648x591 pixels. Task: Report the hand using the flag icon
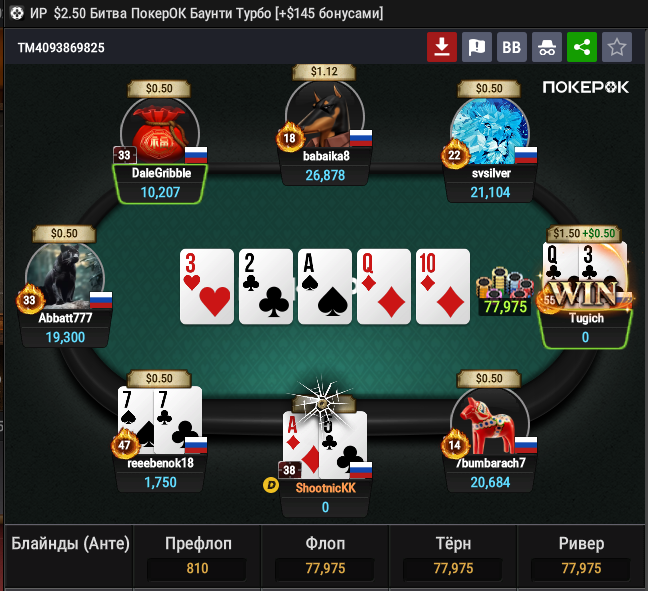click(x=477, y=47)
